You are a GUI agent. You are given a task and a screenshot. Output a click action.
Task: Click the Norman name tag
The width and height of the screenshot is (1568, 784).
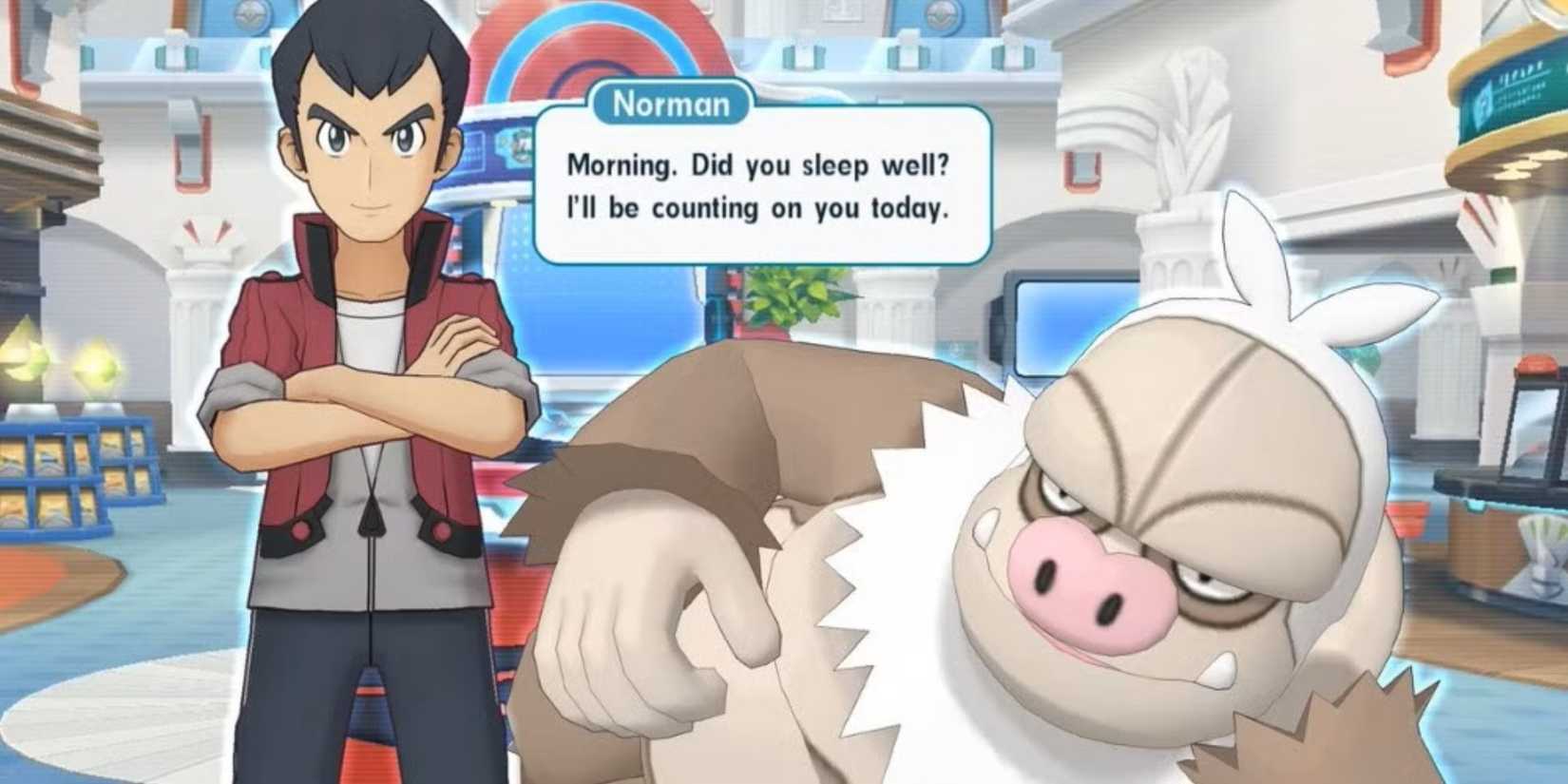[x=671, y=104]
